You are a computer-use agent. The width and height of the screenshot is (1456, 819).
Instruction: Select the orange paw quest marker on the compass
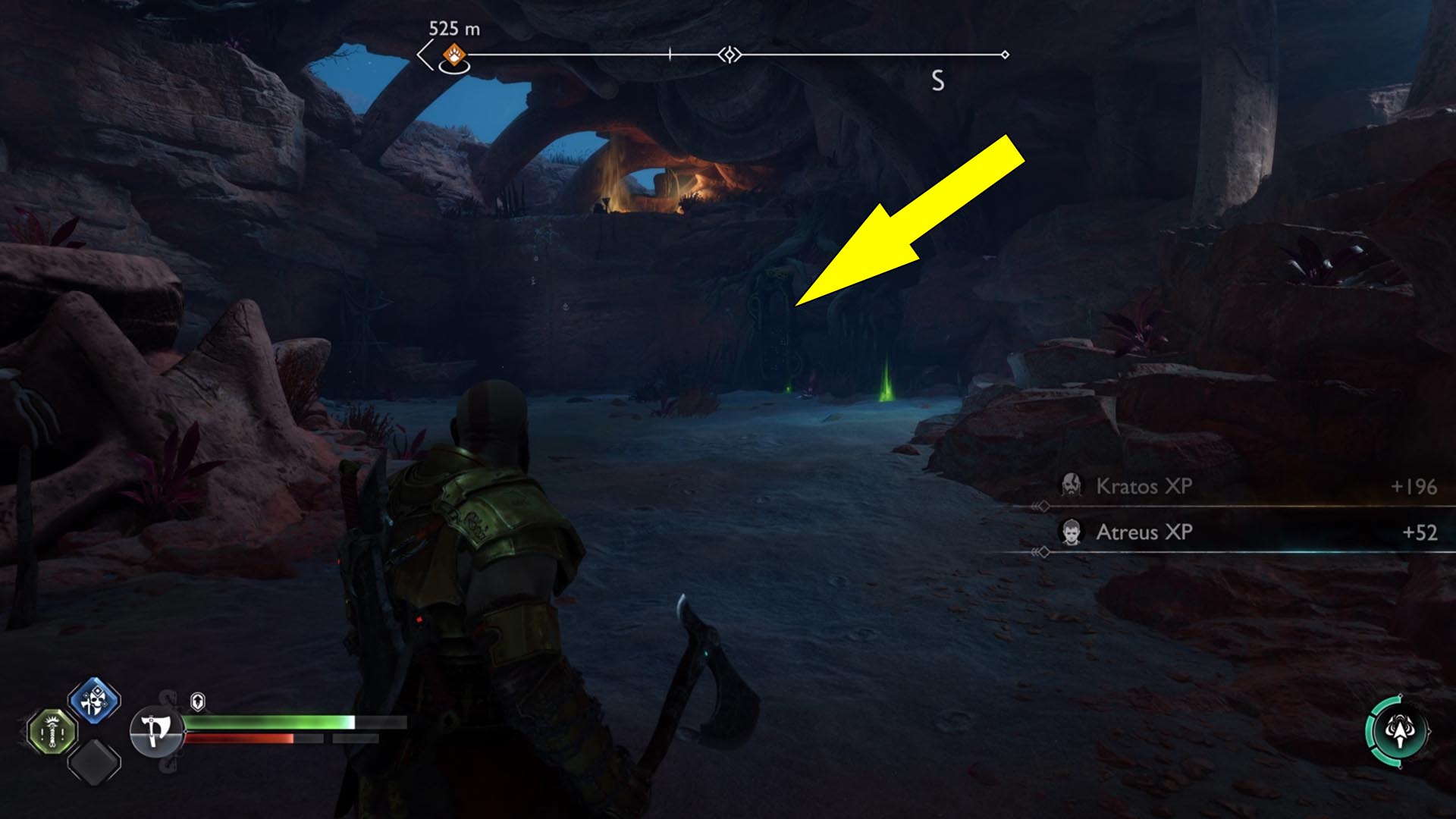tap(453, 55)
